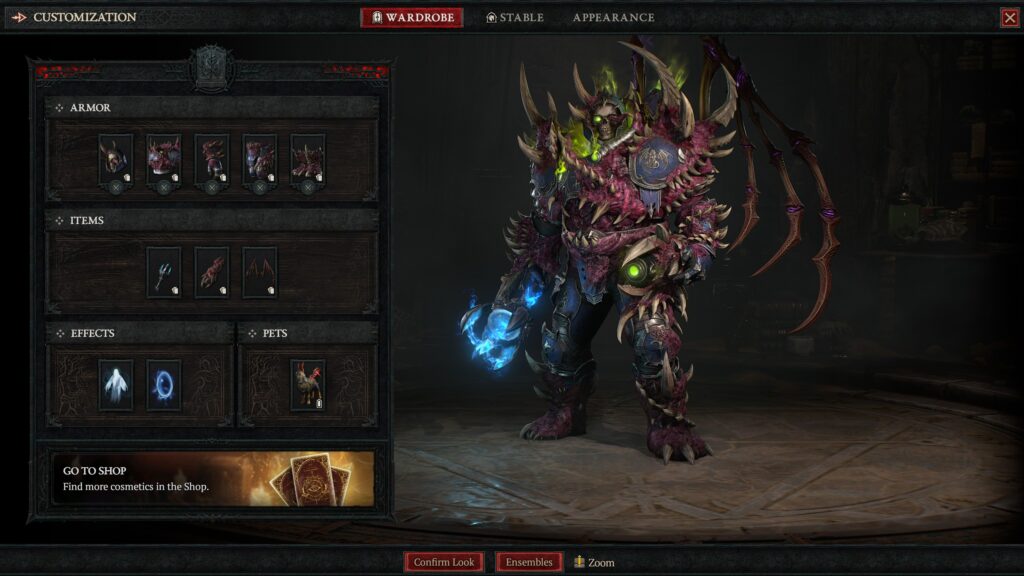Choose the gloves armor slot
The image size is (1024, 576).
pos(211,159)
